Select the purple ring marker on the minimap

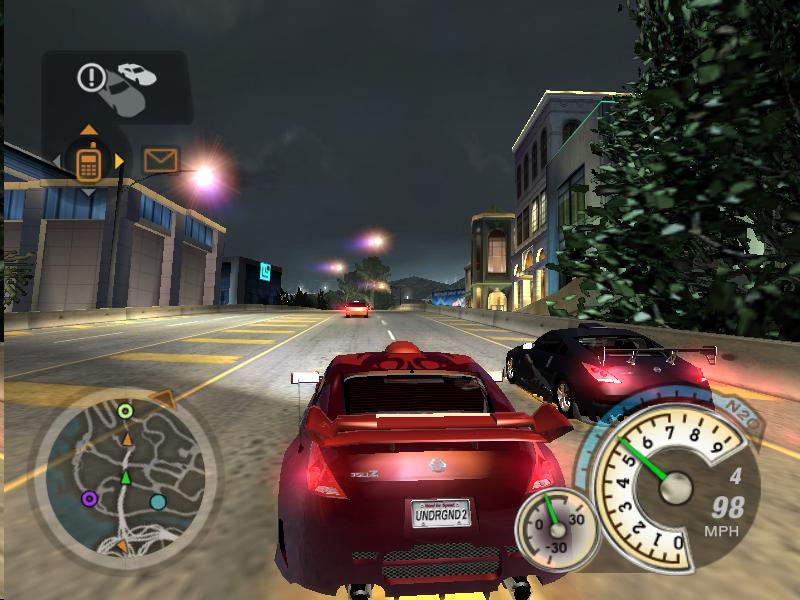pos(89,498)
